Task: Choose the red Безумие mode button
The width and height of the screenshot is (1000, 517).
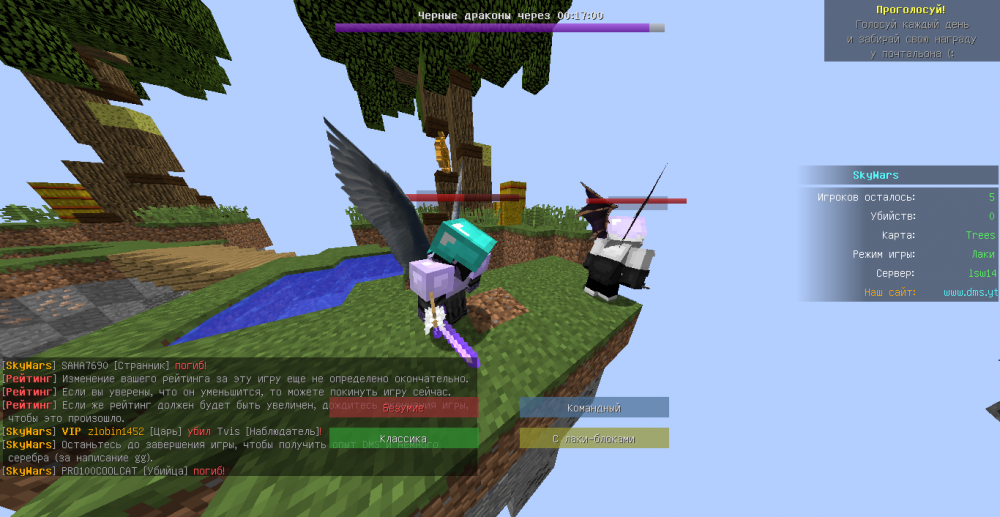Action: tap(404, 407)
